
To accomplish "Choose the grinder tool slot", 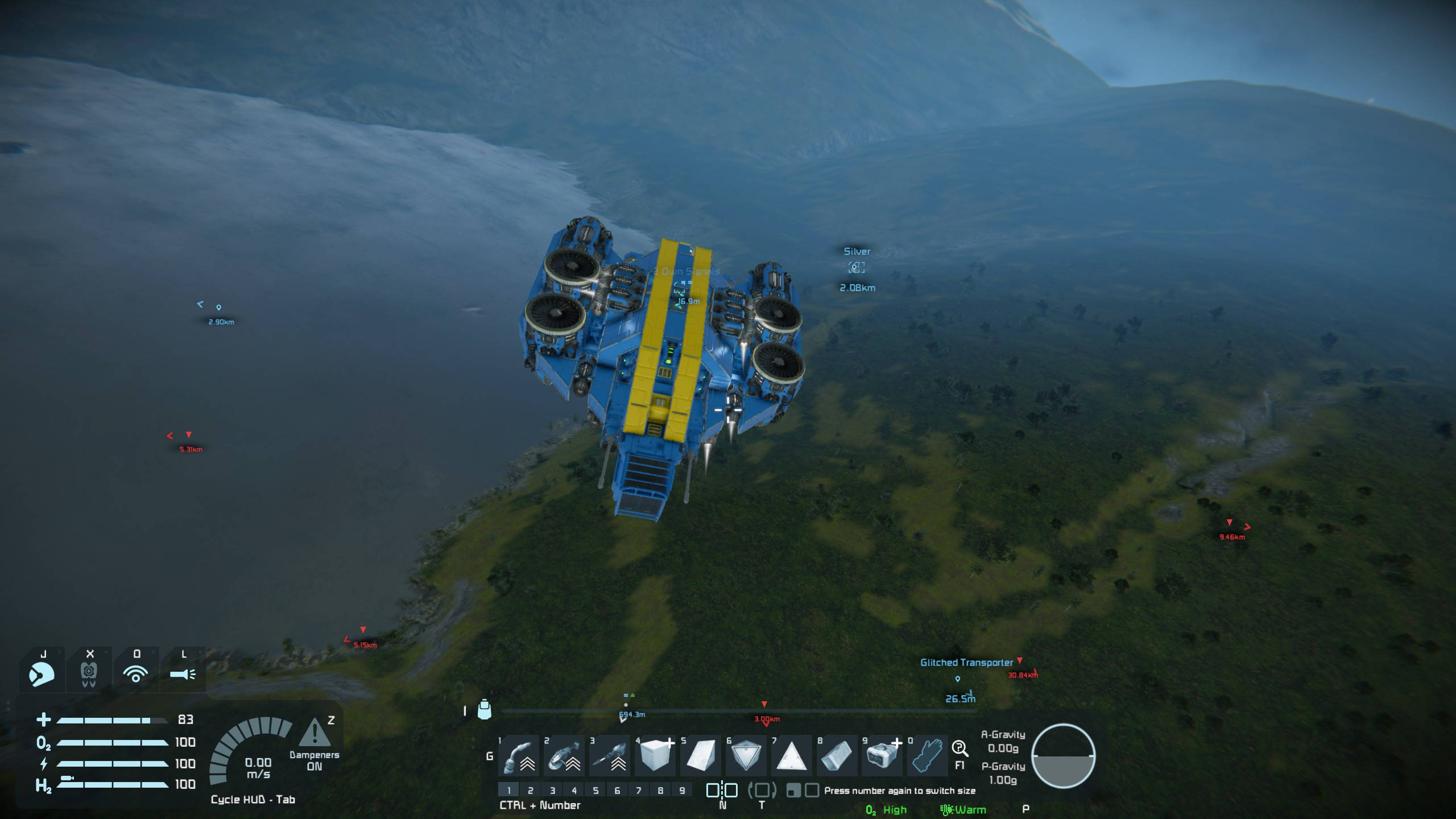I will [564, 756].
